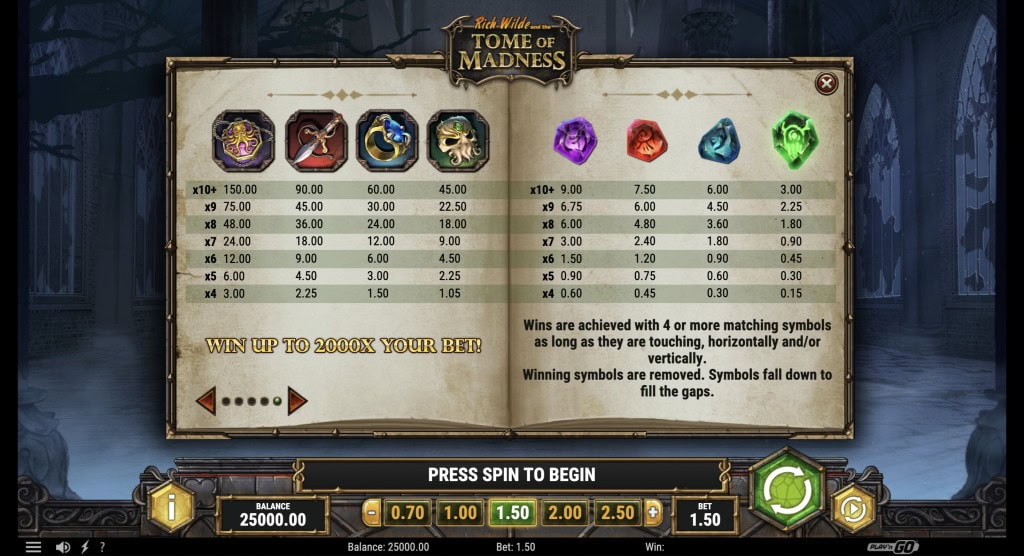This screenshot has height=556, width=1024.
Task: Open the hamburger menu
Action: coord(33,547)
